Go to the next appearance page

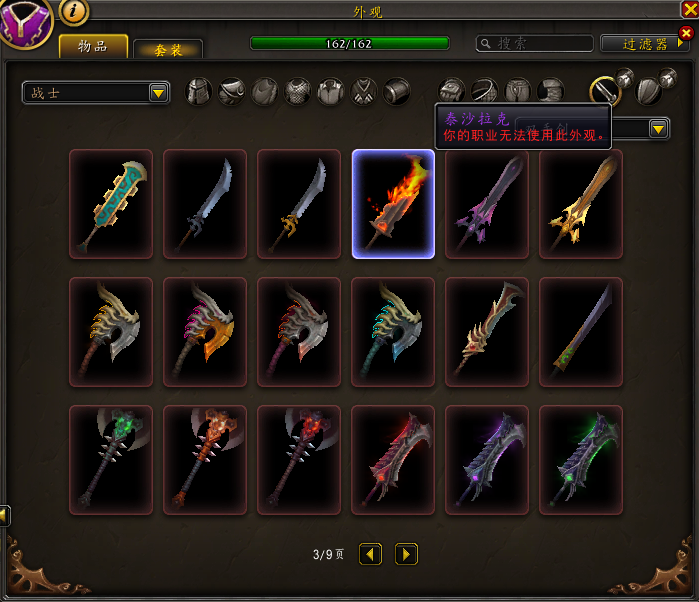406,554
